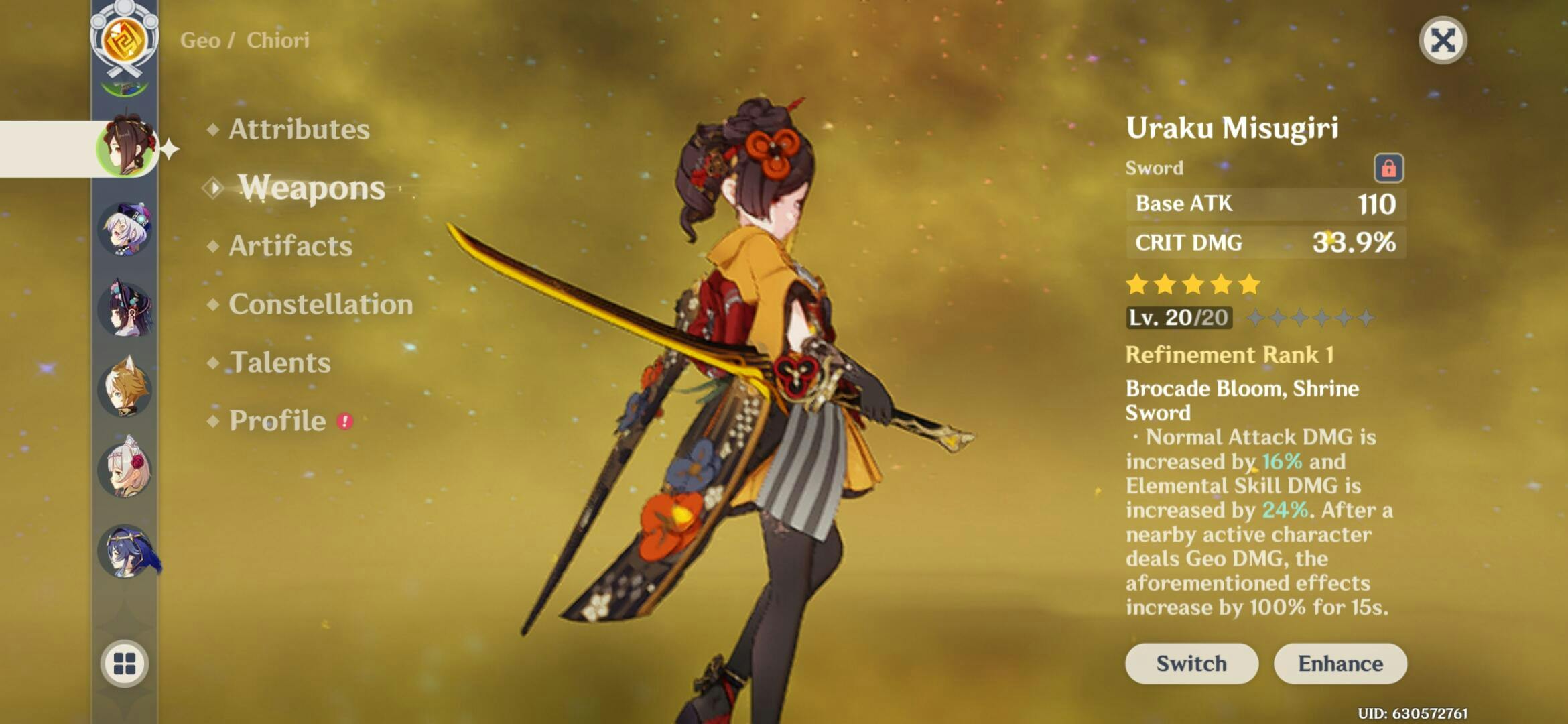
Task: Enhance the Uraku Misugiri sword
Action: click(x=1340, y=664)
